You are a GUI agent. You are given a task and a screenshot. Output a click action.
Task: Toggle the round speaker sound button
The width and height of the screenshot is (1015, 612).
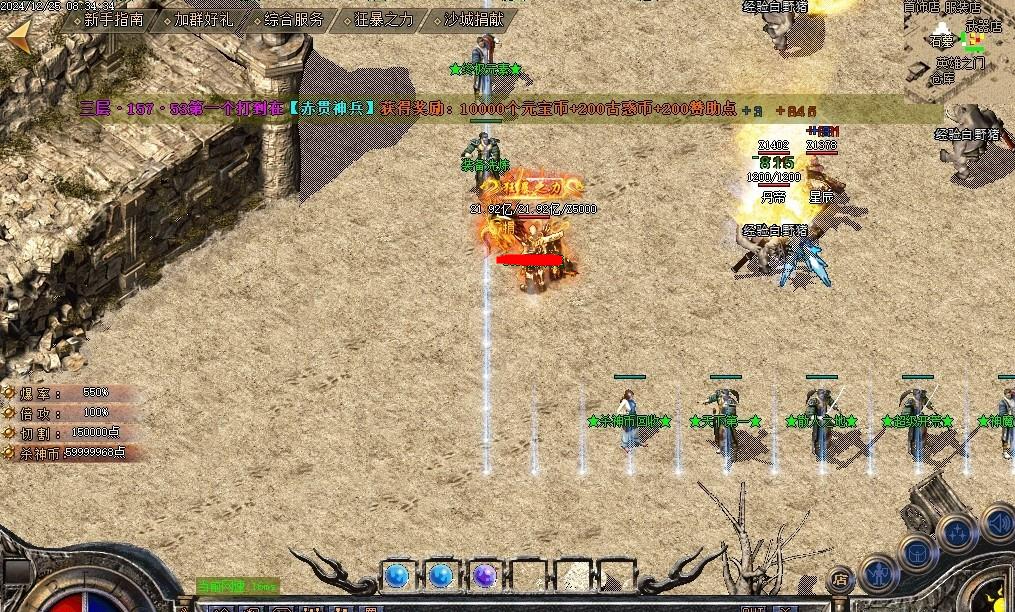(x=998, y=521)
